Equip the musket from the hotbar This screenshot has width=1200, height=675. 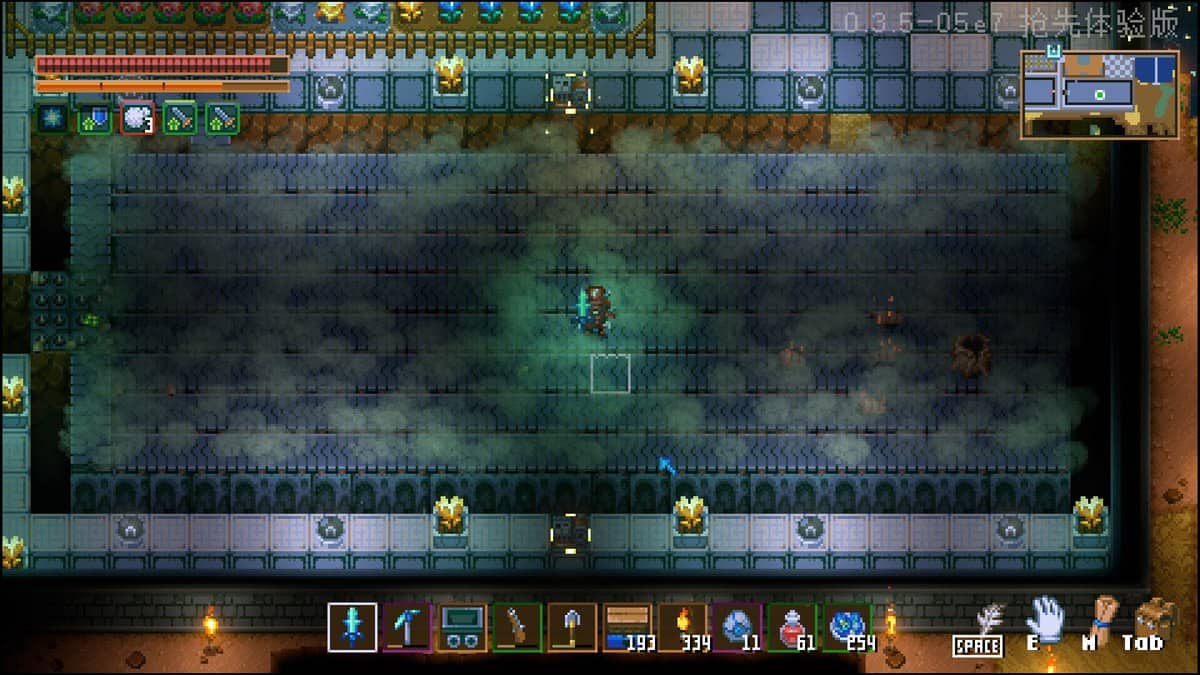[x=517, y=627]
